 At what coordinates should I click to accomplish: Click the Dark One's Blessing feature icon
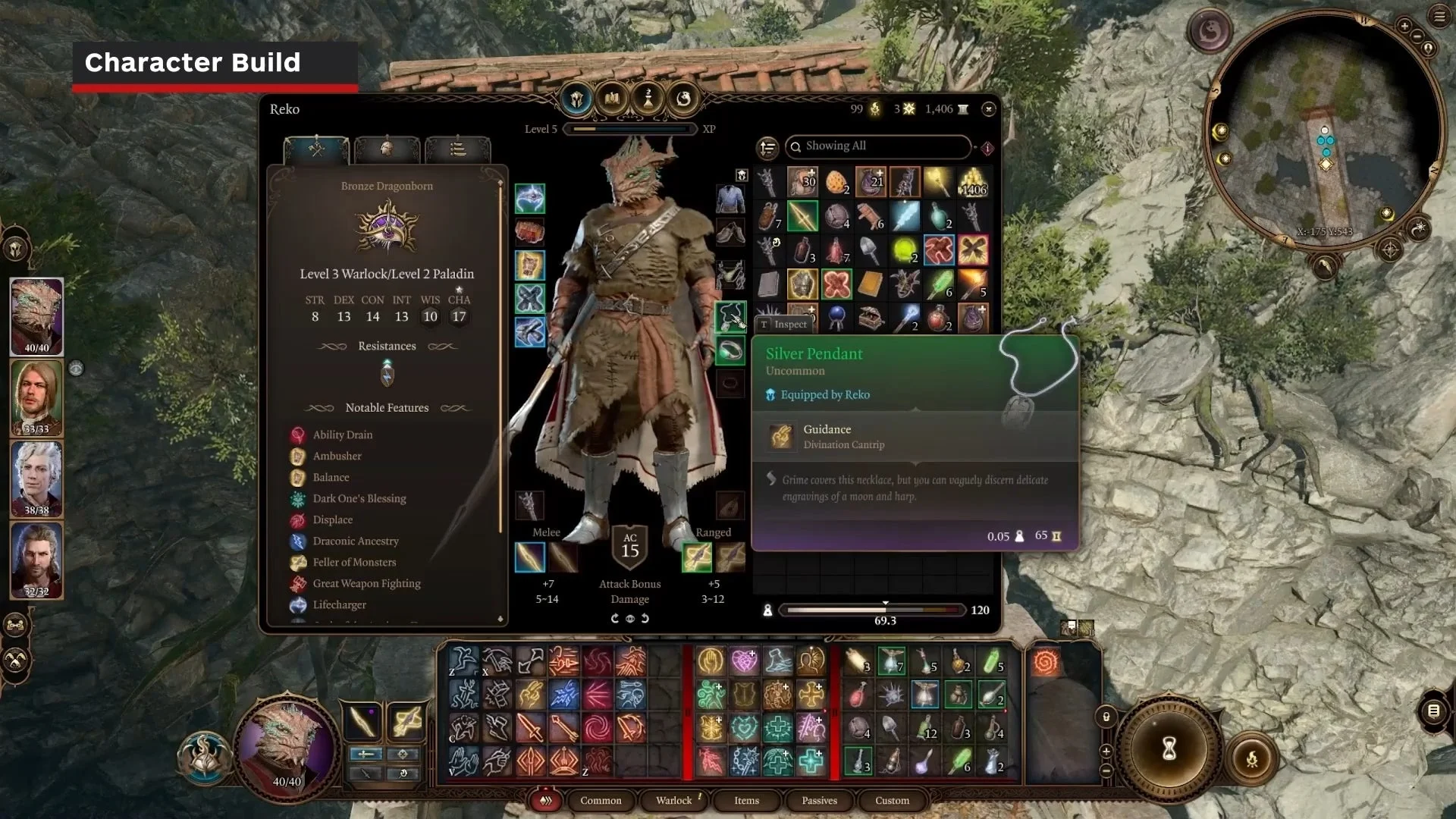299,498
